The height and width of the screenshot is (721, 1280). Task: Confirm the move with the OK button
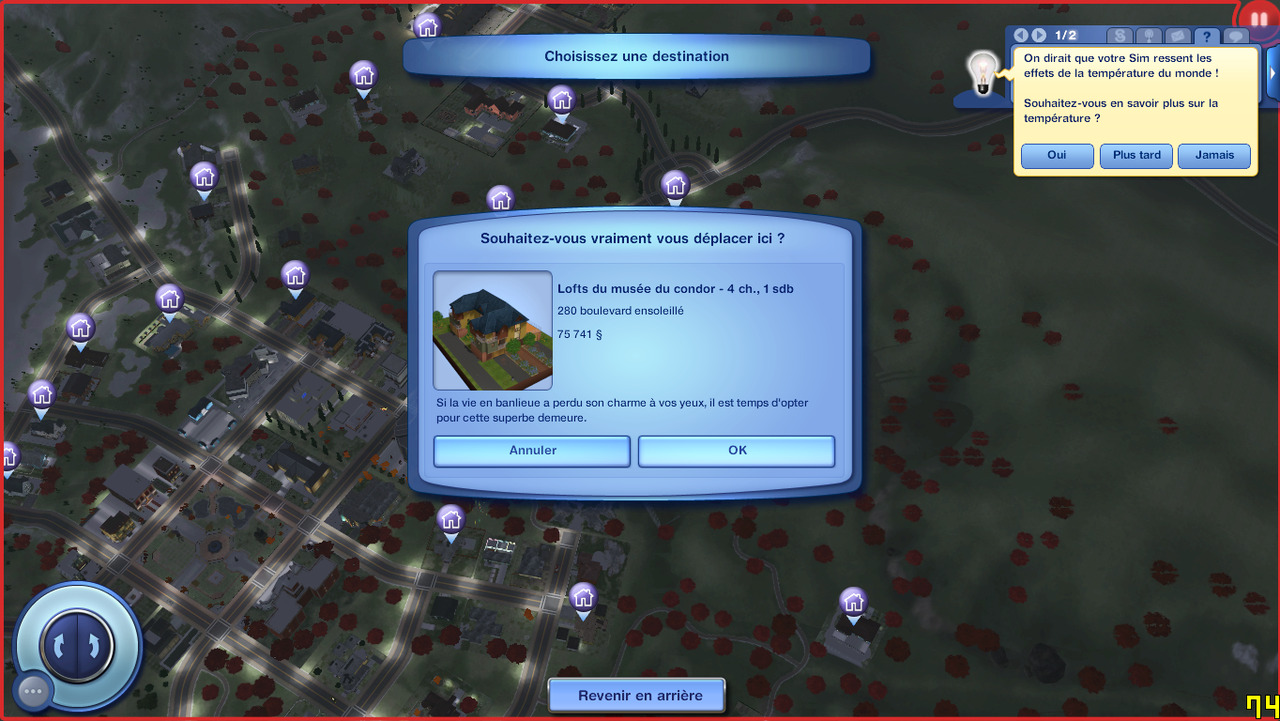coord(736,451)
